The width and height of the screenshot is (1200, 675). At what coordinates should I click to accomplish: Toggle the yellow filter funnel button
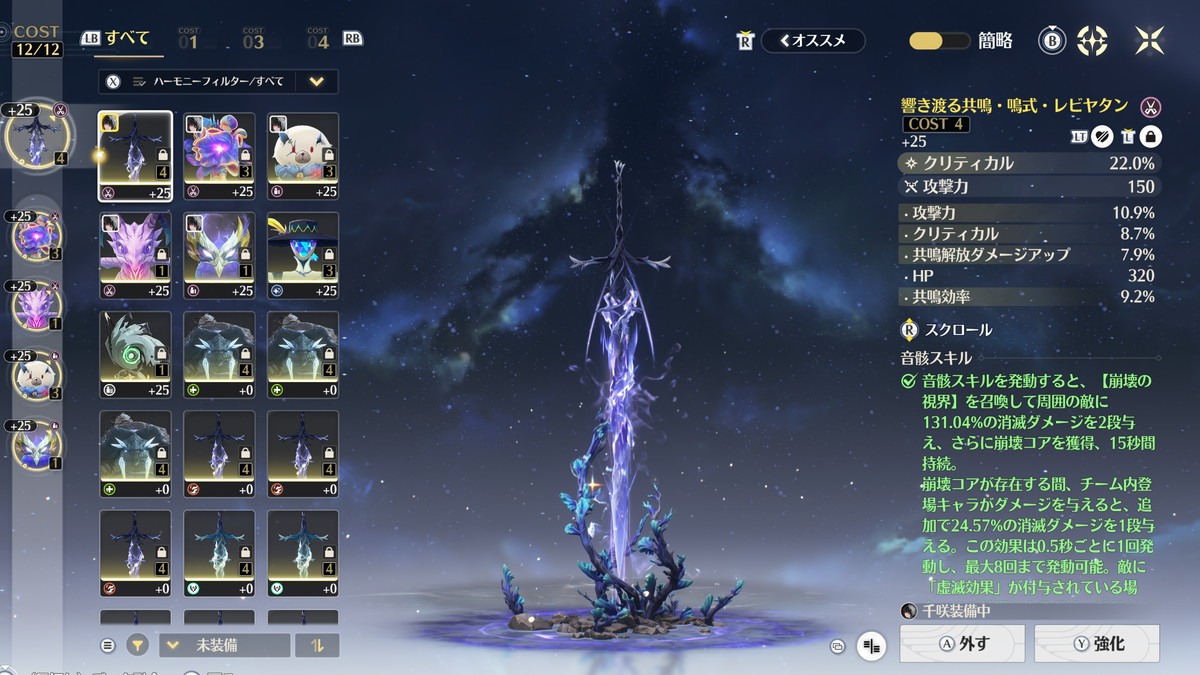click(137, 645)
